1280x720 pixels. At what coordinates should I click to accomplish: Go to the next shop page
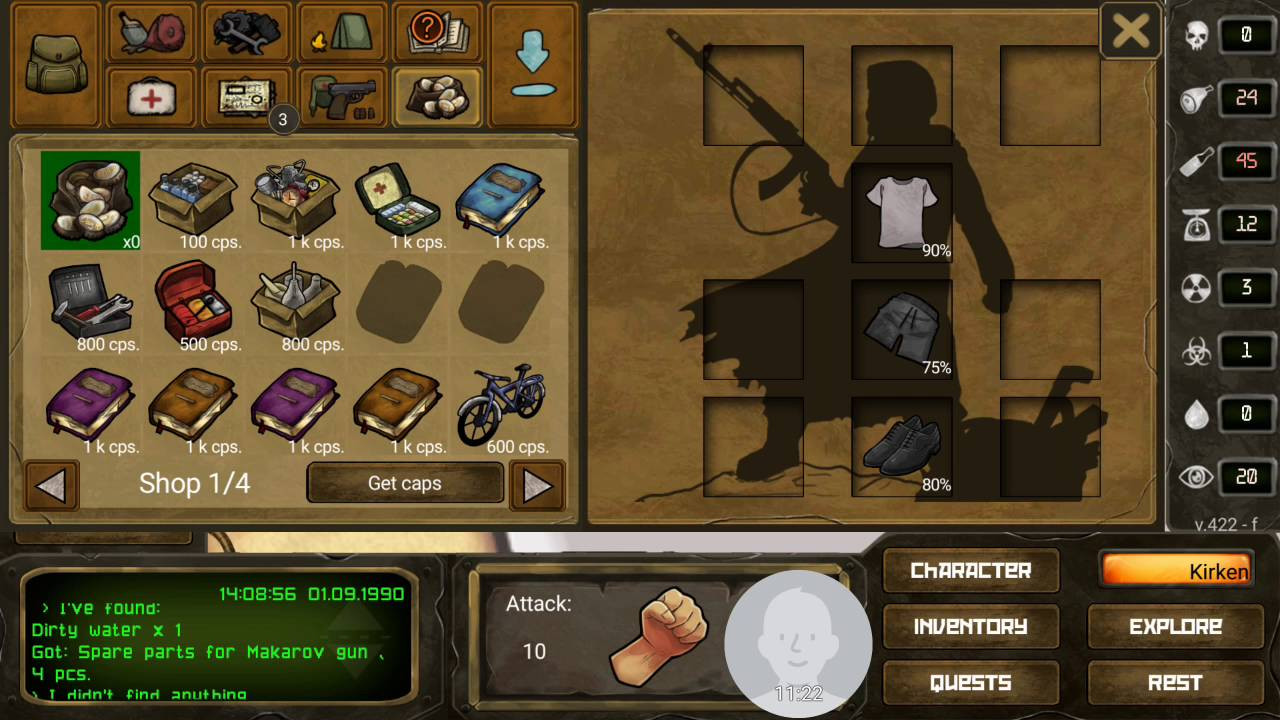[537, 485]
